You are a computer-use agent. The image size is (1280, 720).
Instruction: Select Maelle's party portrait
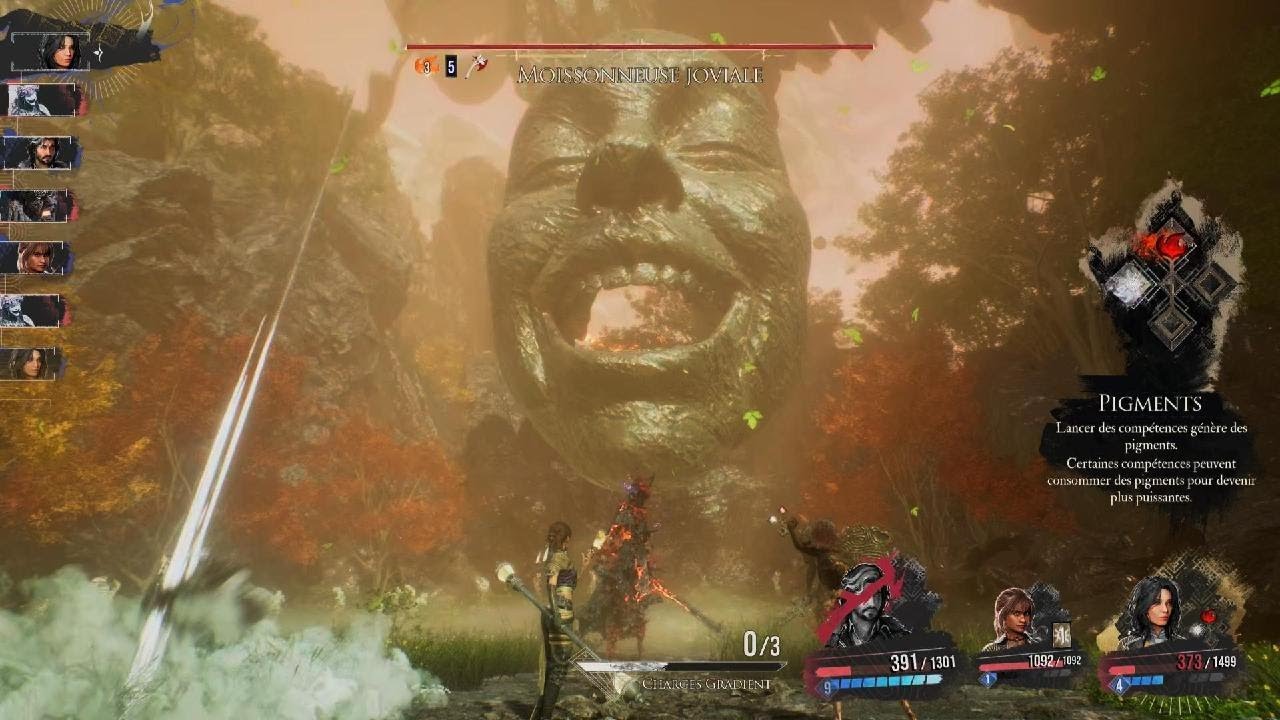(1015, 618)
